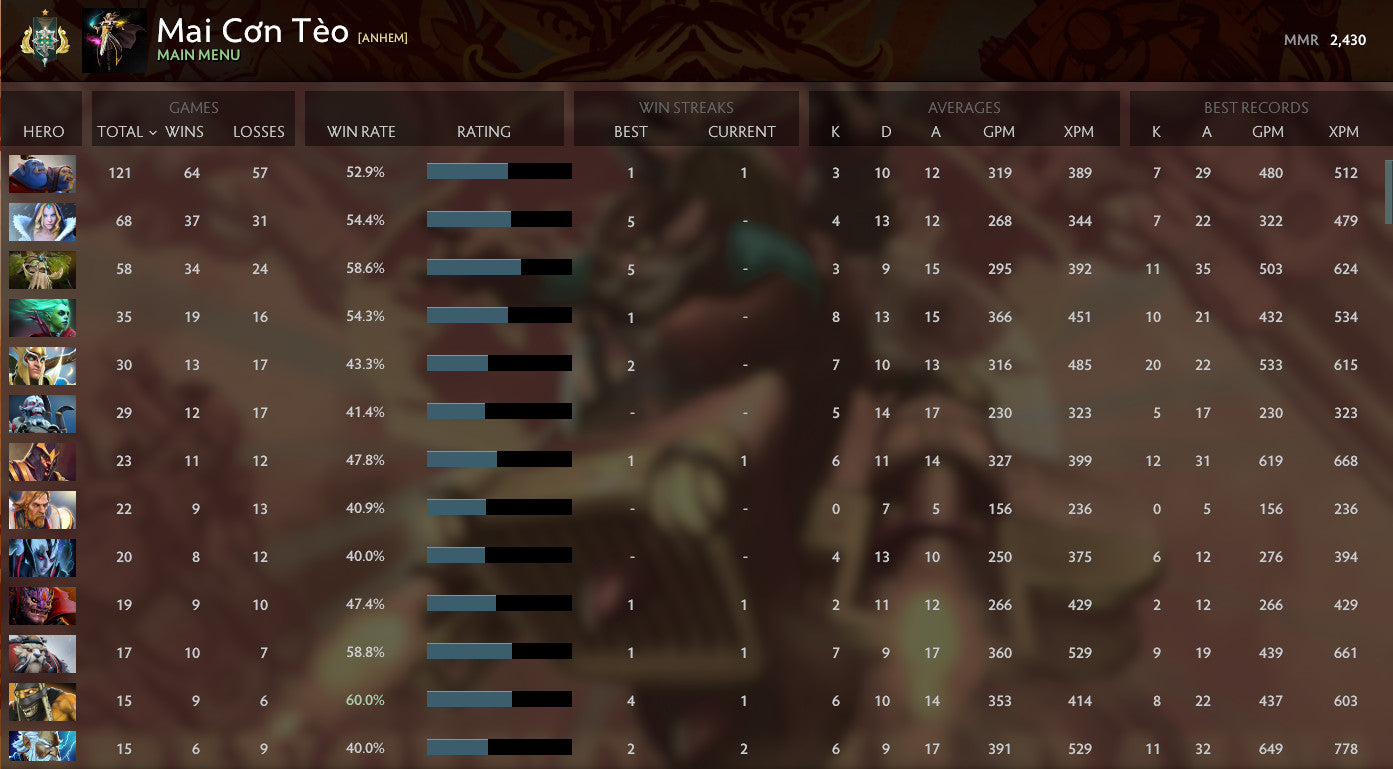Sort by best records XPM
Screen dimensions: 1393x769
(x=1344, y=131)
